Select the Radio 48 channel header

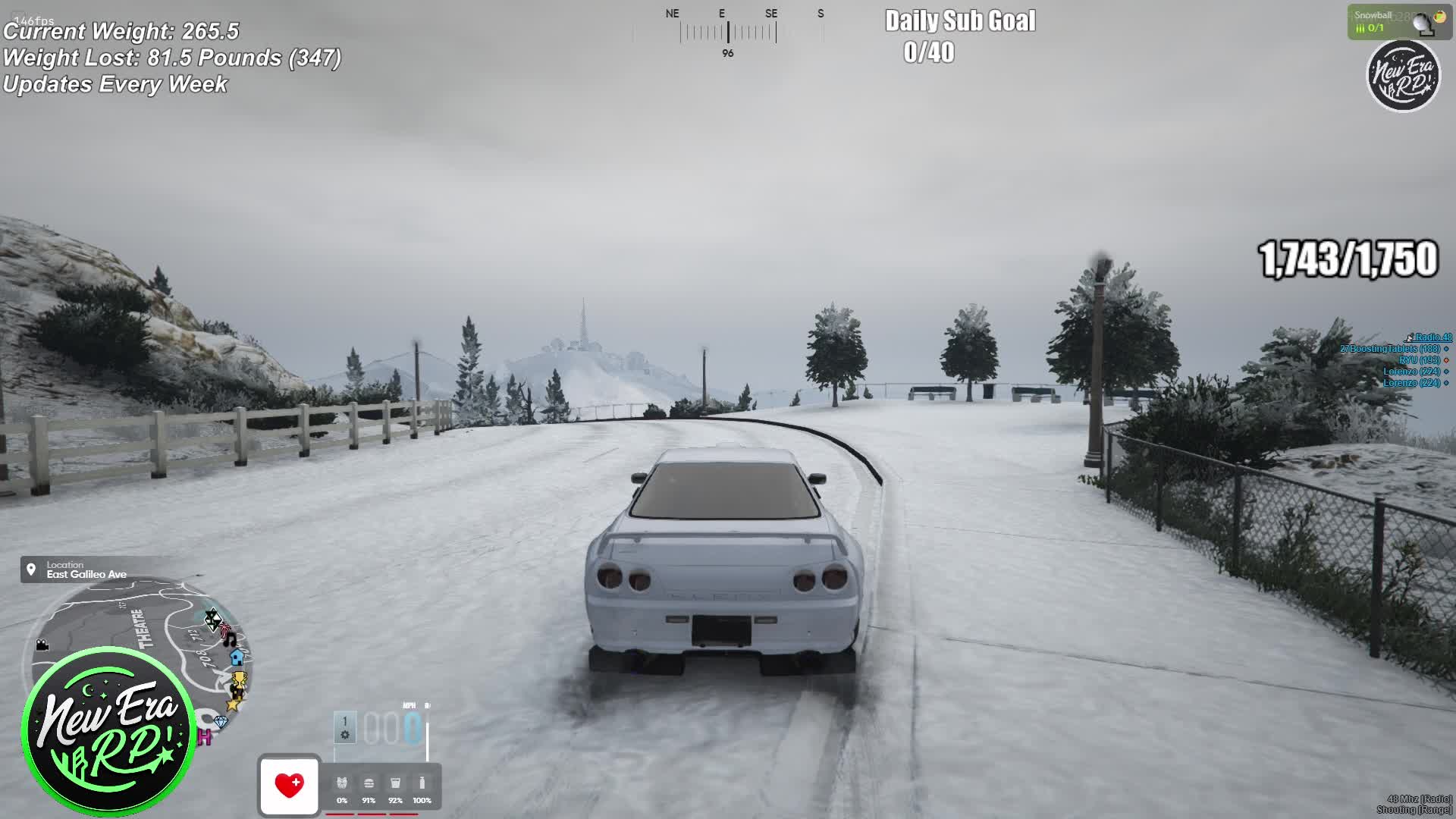point(1432,337)
